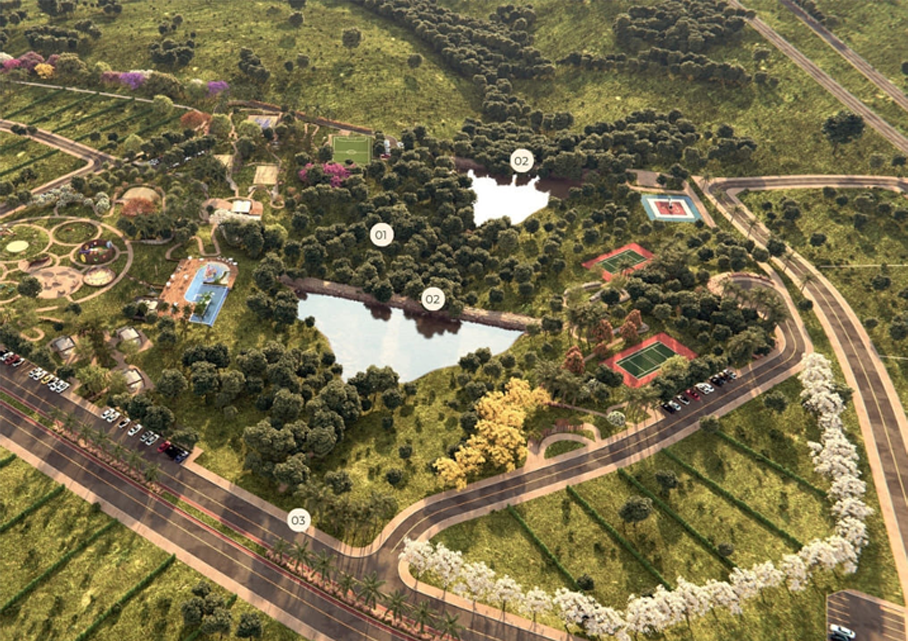This screenshot has width=908, height=641.
Task: Select the 01 marker in the forest
Action: pos(381,235)
